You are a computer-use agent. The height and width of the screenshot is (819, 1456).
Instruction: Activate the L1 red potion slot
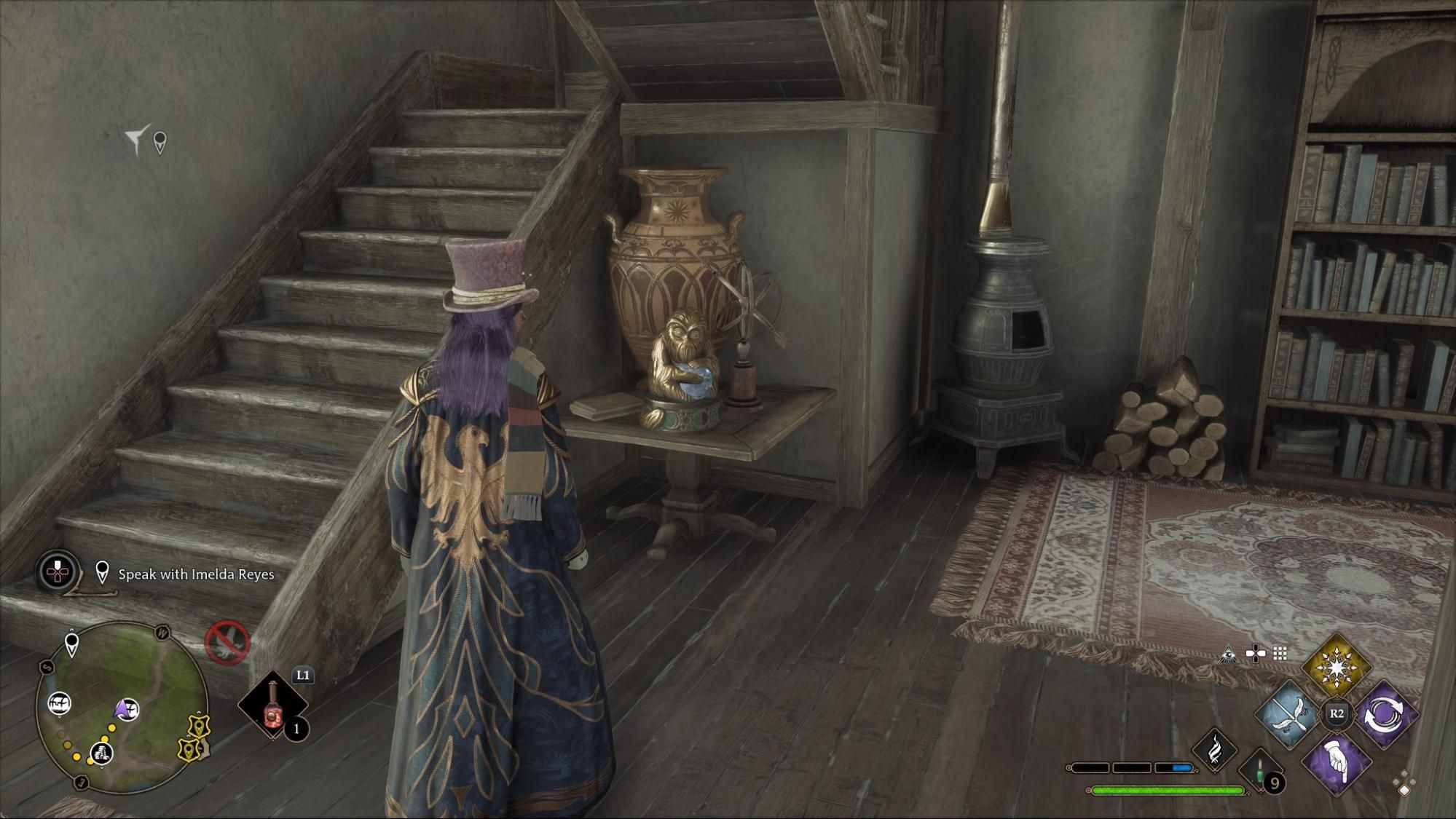tap(272, 704)
